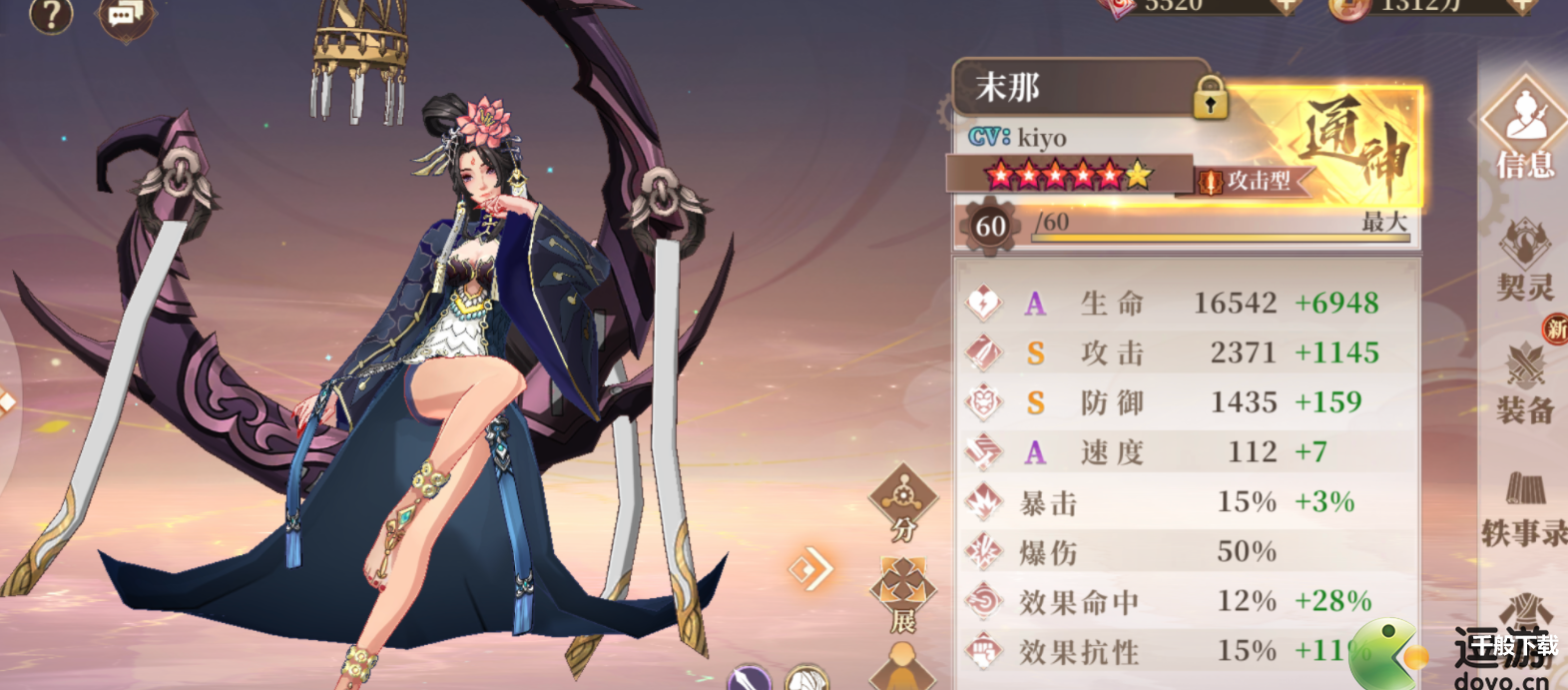Switch to the 信息 info tab
Screen dimensions: 1568x690
(x=1525, y=130)
